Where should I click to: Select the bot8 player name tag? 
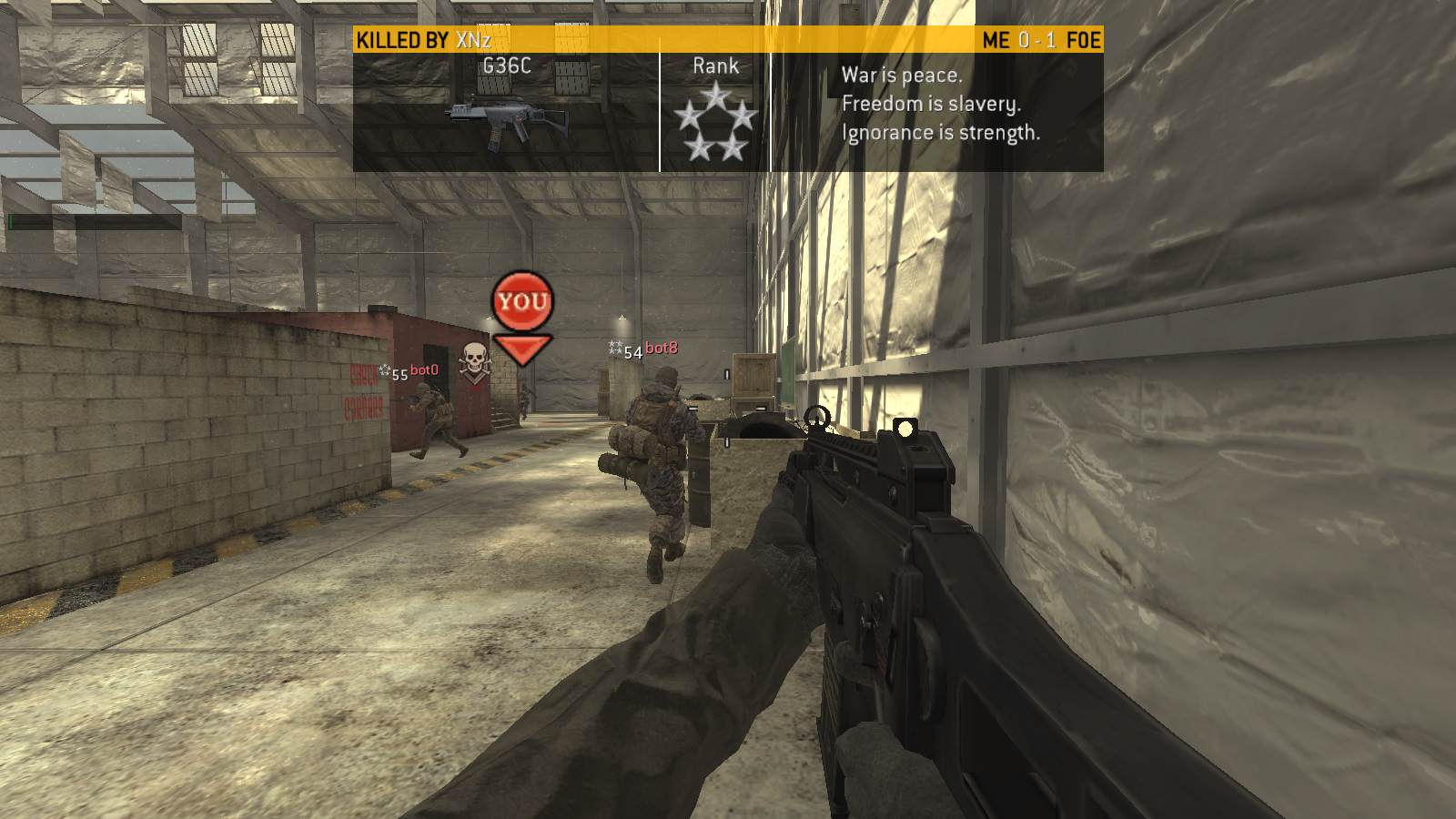[662, 349]
